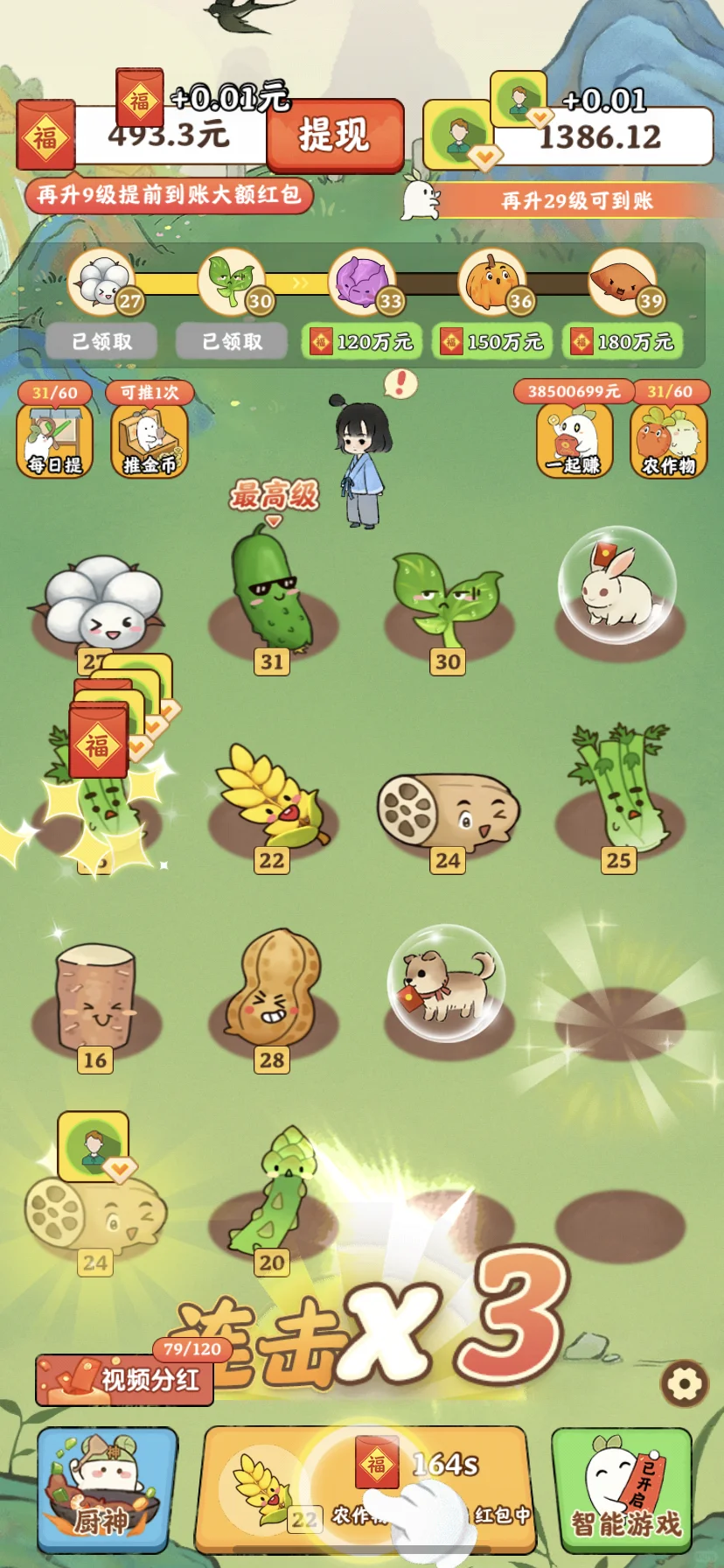This screenshot has width=724, height=1568.
Task: Open the 厨神 chef menu
Action: click(107, 1489)
